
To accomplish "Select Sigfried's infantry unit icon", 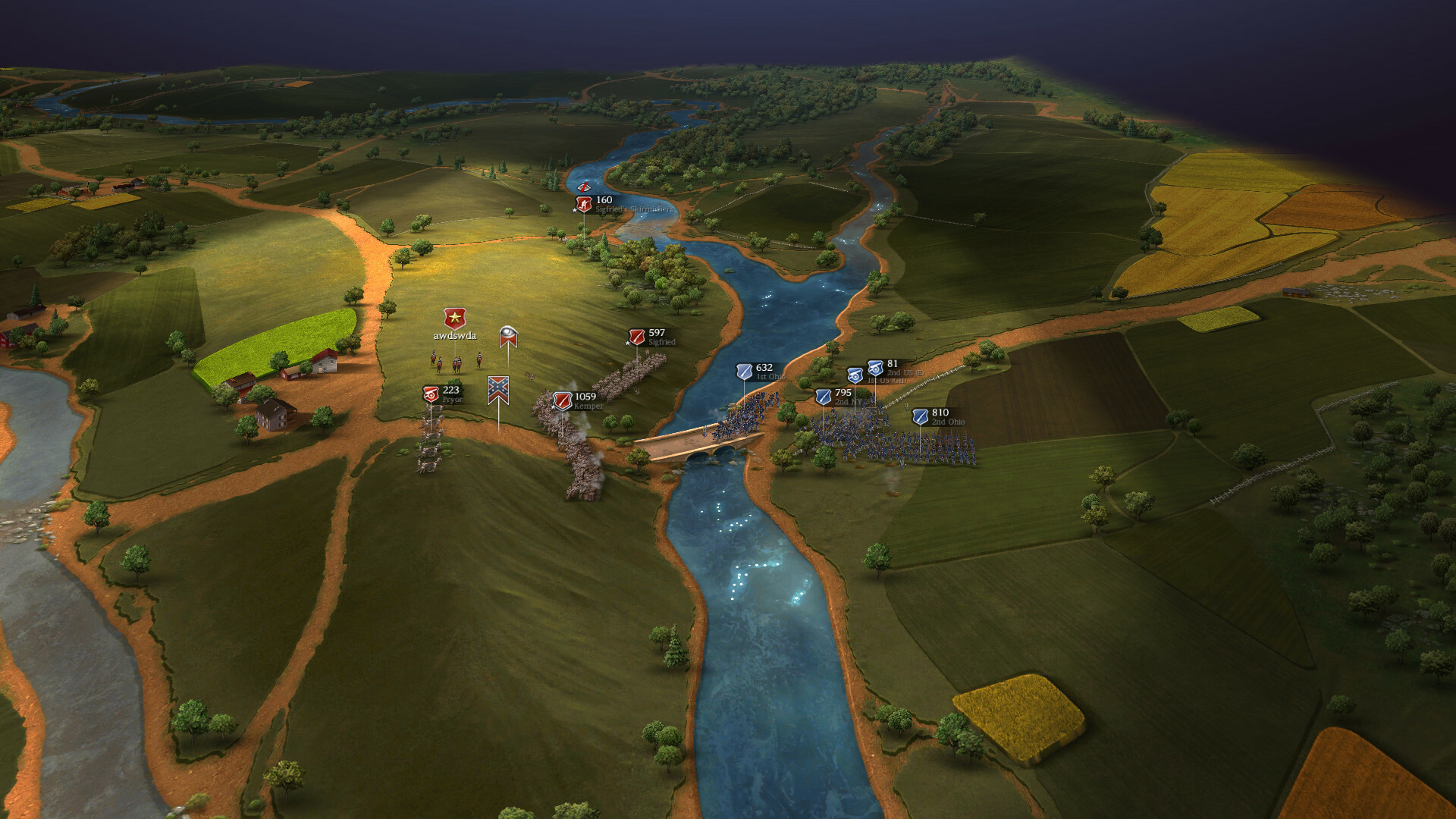I will click(637, 338).
